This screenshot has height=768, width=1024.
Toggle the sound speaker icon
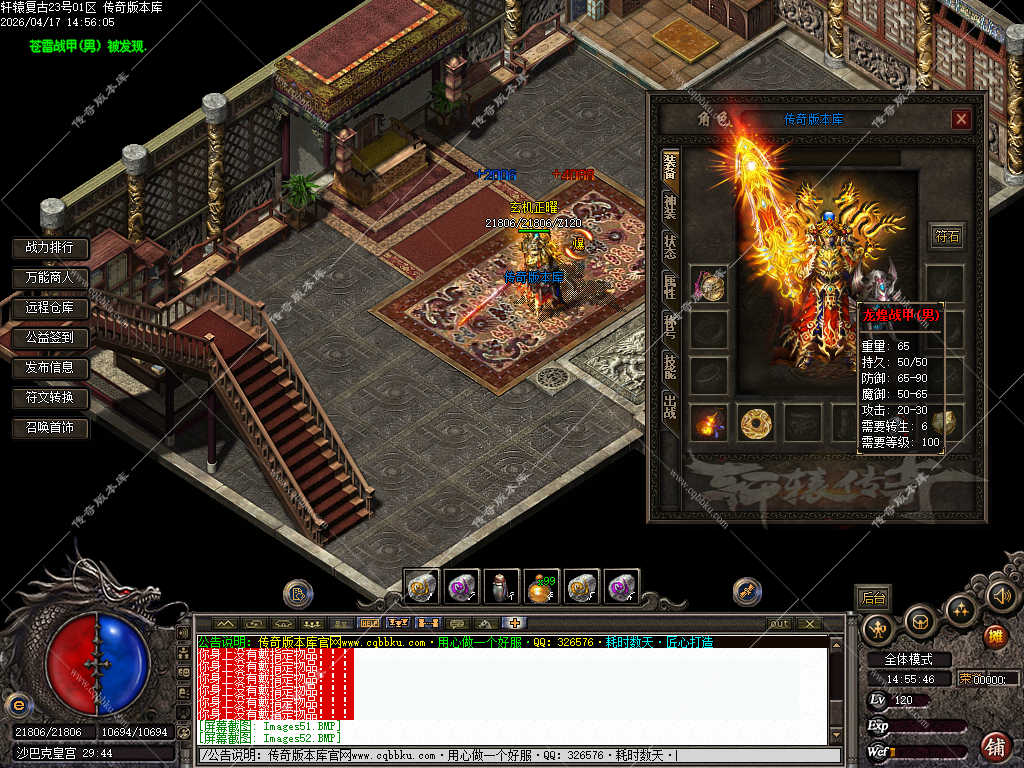coord(1001,596)
